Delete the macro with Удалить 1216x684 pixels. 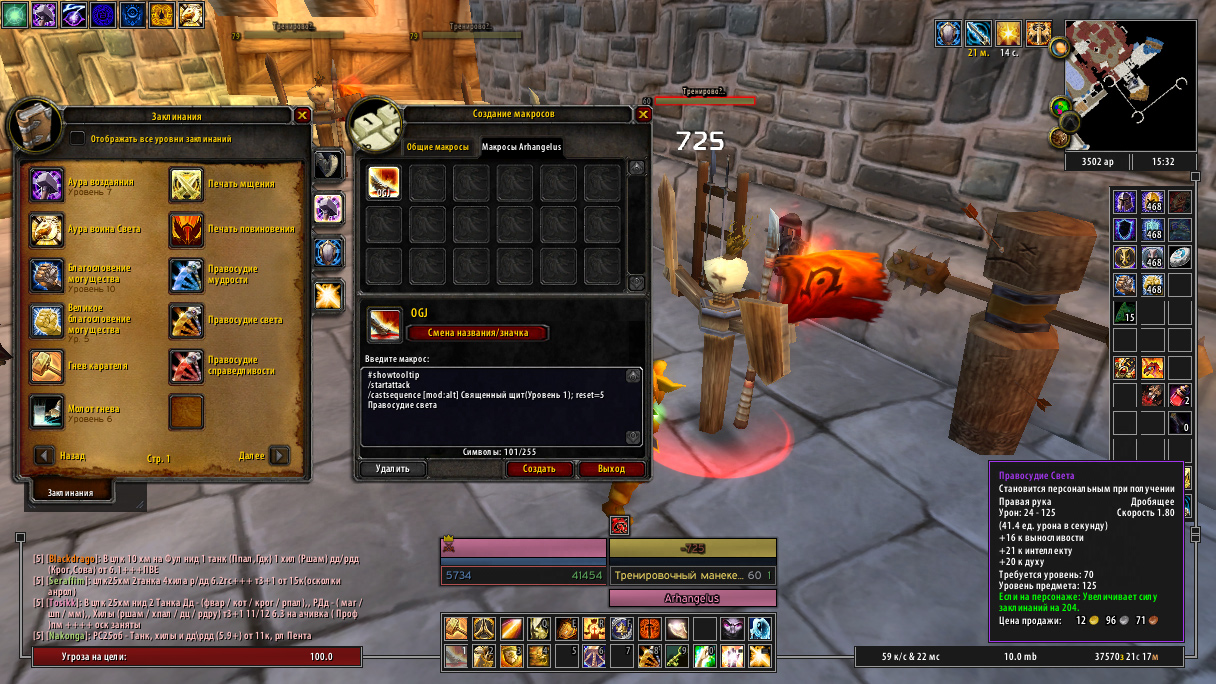pos(392,468)
